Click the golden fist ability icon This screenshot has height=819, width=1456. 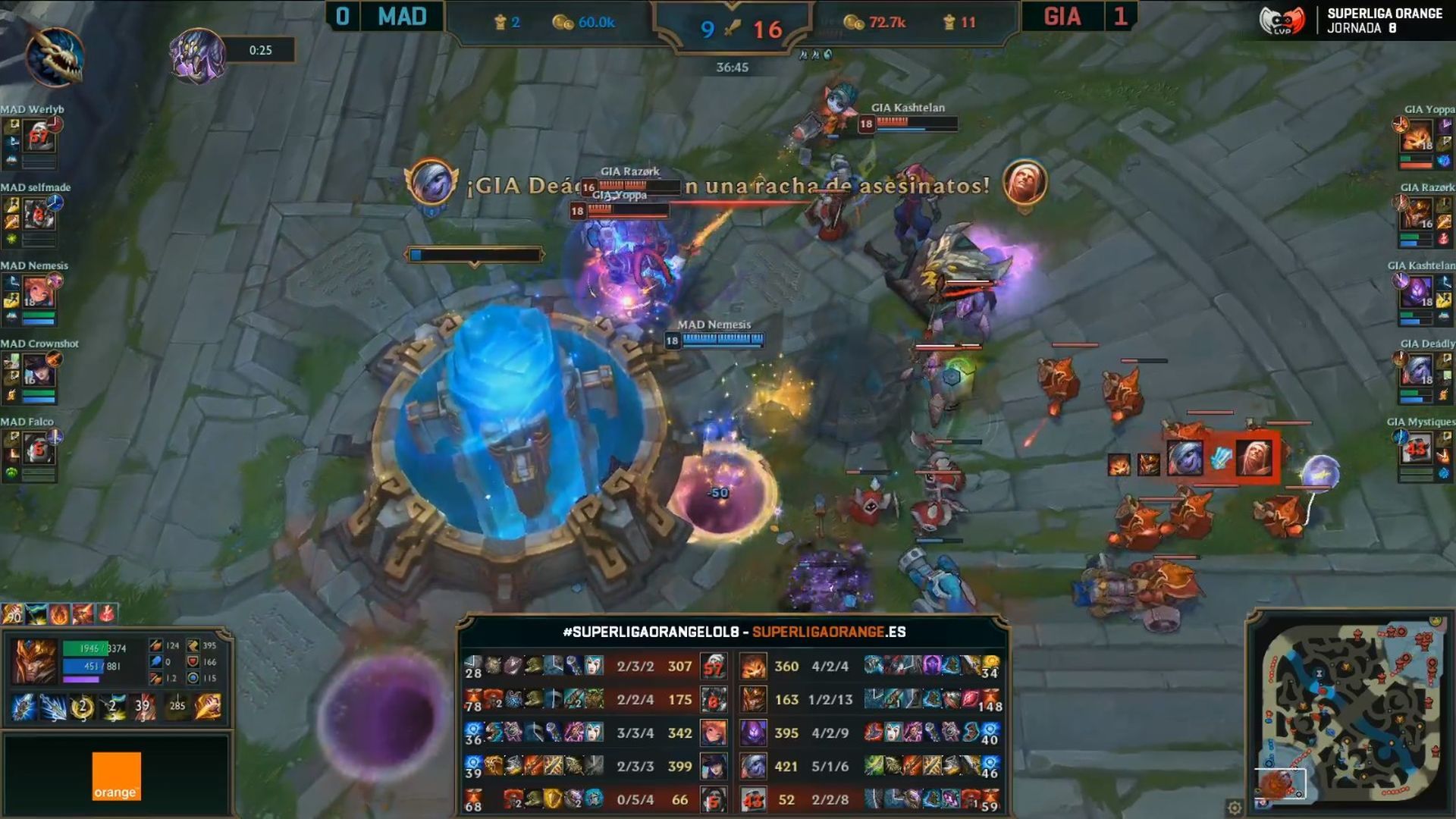click(x=208, y=707)
